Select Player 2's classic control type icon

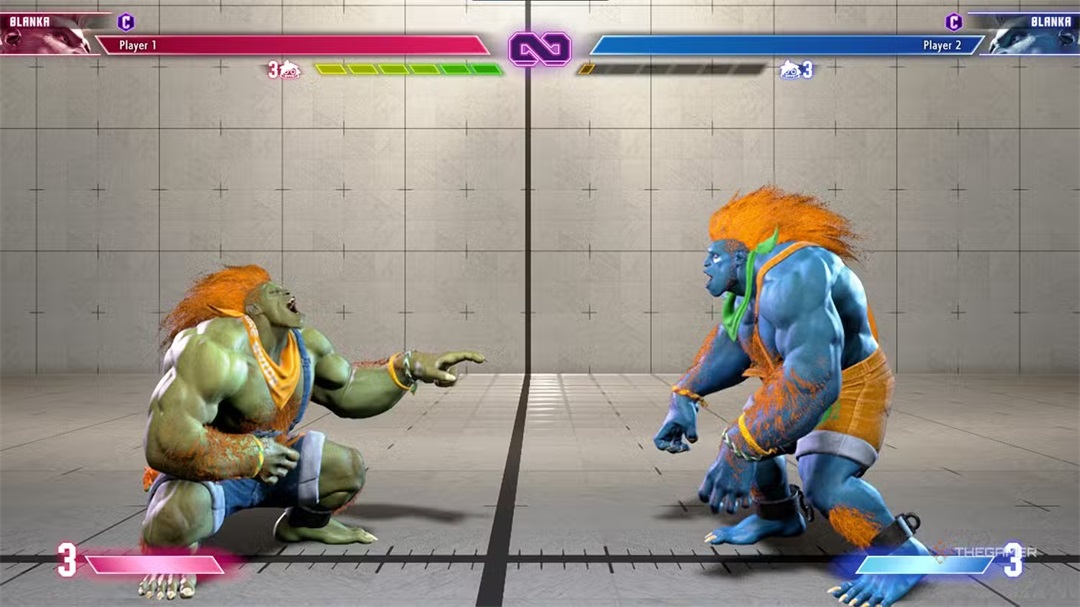pyautogui.click(x=953, y=22)
